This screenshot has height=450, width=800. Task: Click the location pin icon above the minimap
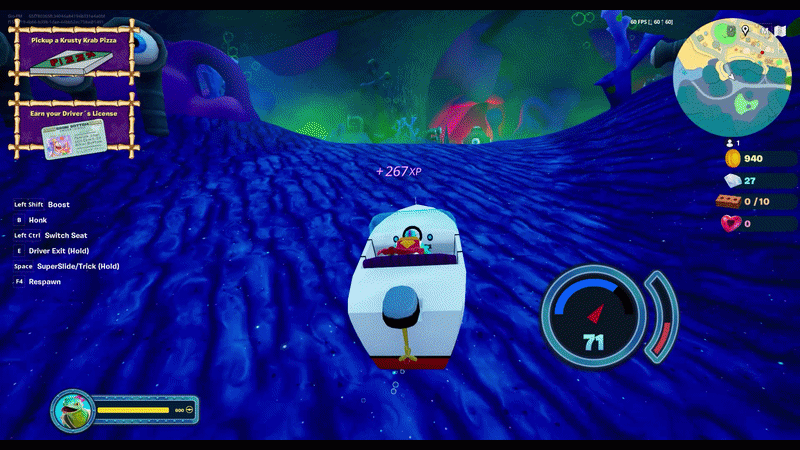pyautogui.click(x=746, y=31)
